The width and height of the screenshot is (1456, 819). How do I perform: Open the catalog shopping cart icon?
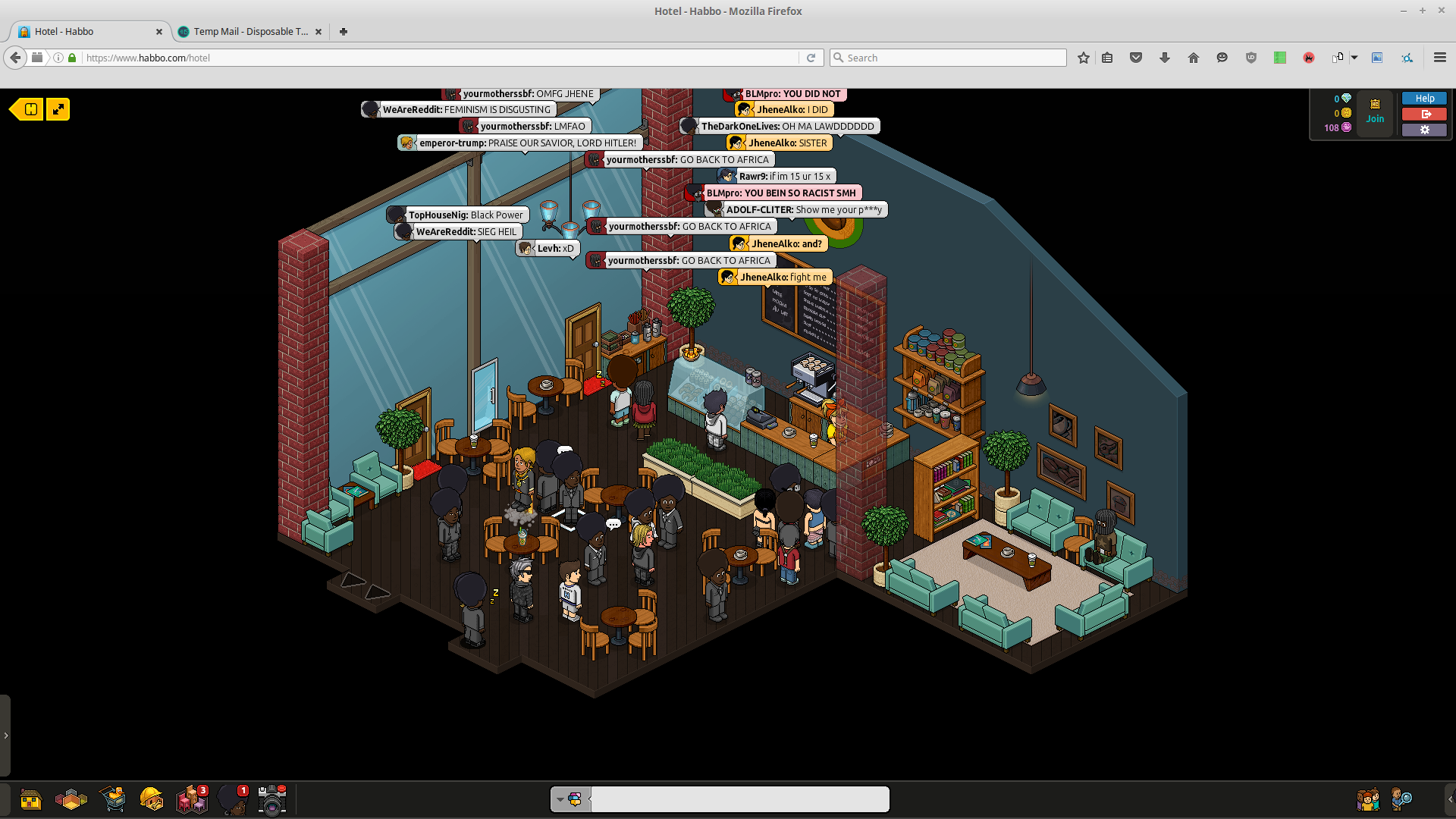click(x=113, y=799)
